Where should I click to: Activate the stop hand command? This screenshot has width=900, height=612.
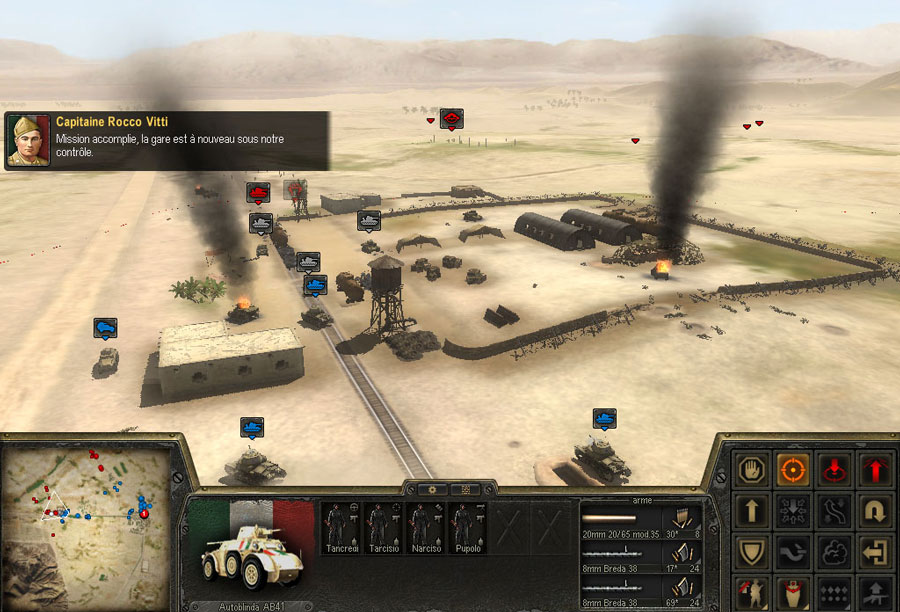click(752, 469)
